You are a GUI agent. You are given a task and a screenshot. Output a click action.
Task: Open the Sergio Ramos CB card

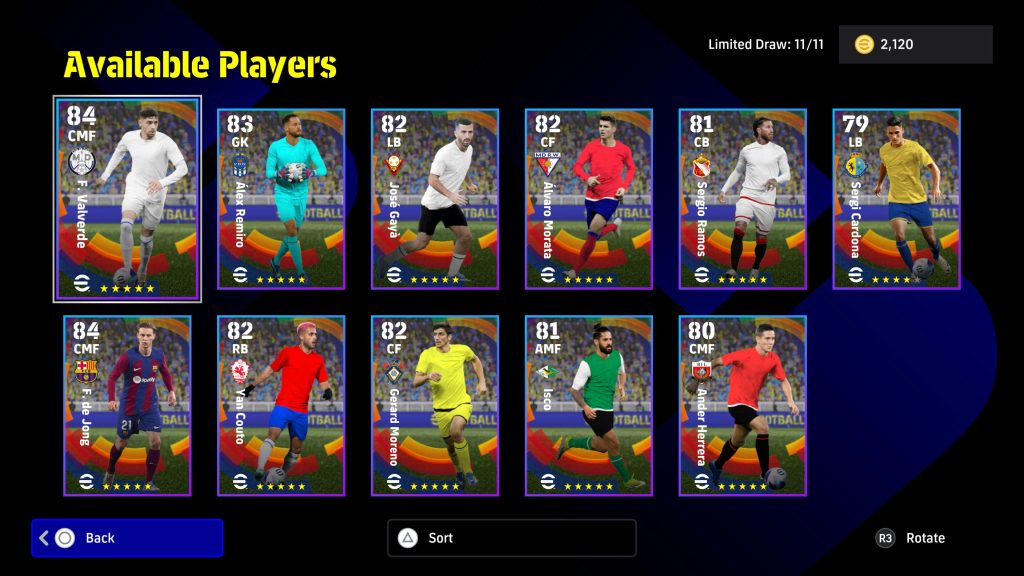[743, 198]
